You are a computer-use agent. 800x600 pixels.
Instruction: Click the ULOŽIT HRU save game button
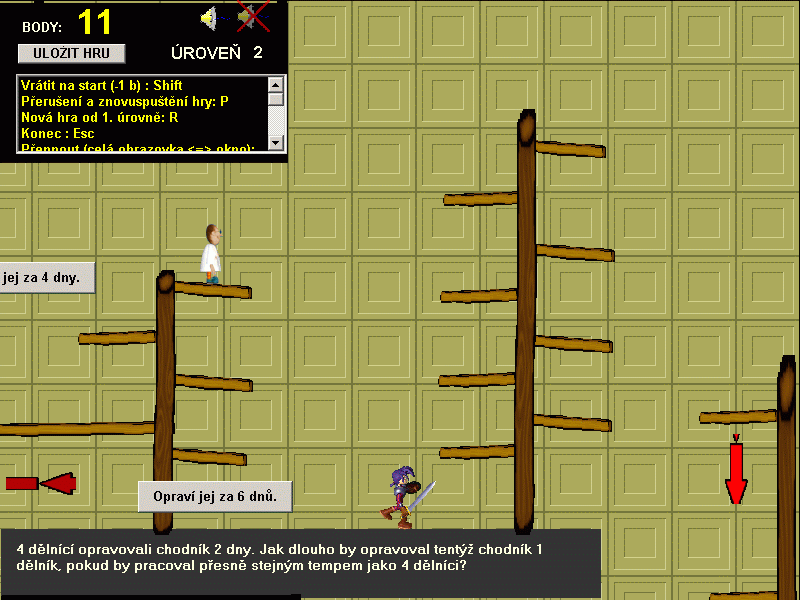[71, 53]
